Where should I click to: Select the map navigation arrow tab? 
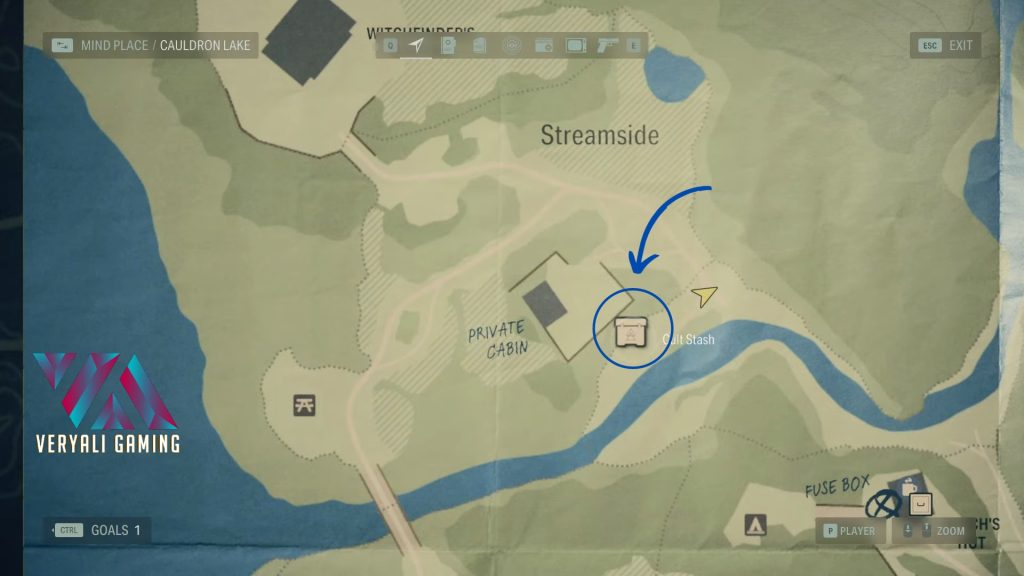click(416, 45)
